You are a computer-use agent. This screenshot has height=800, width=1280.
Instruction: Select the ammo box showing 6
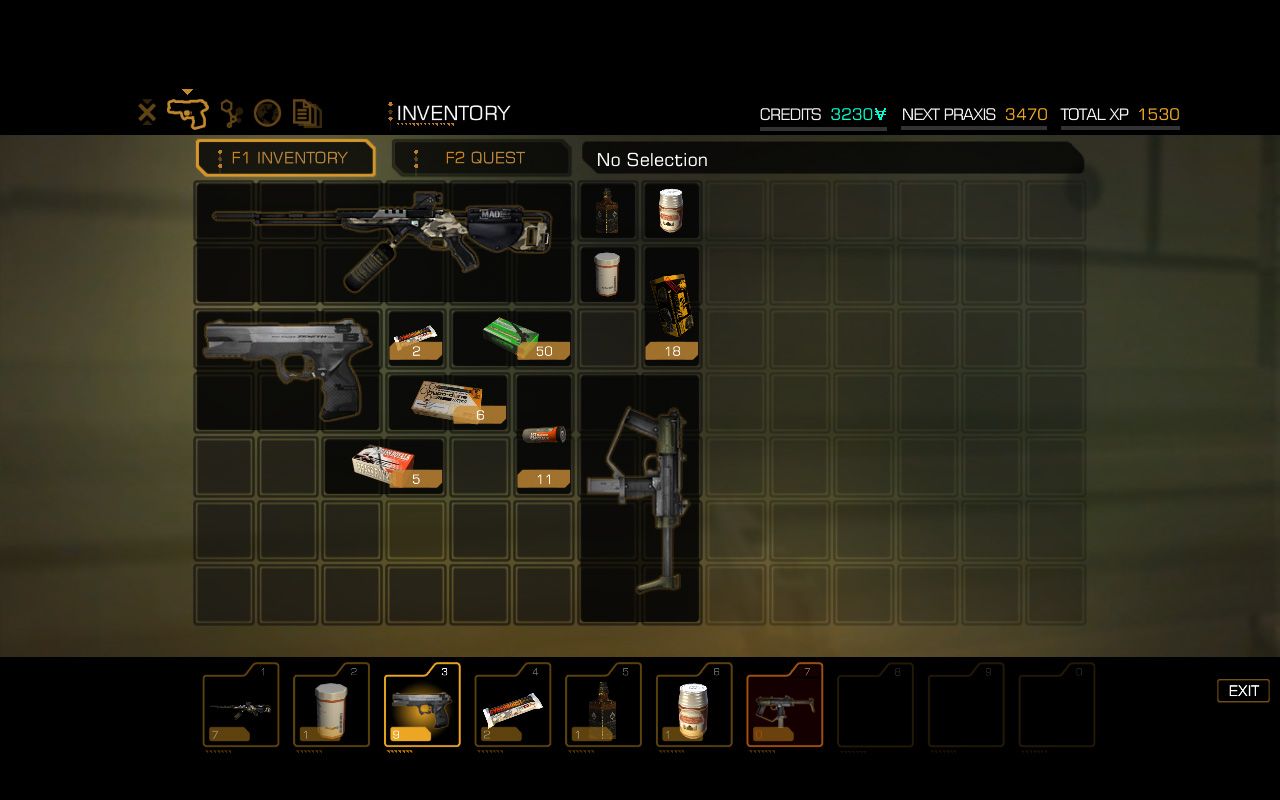(448, 402)
